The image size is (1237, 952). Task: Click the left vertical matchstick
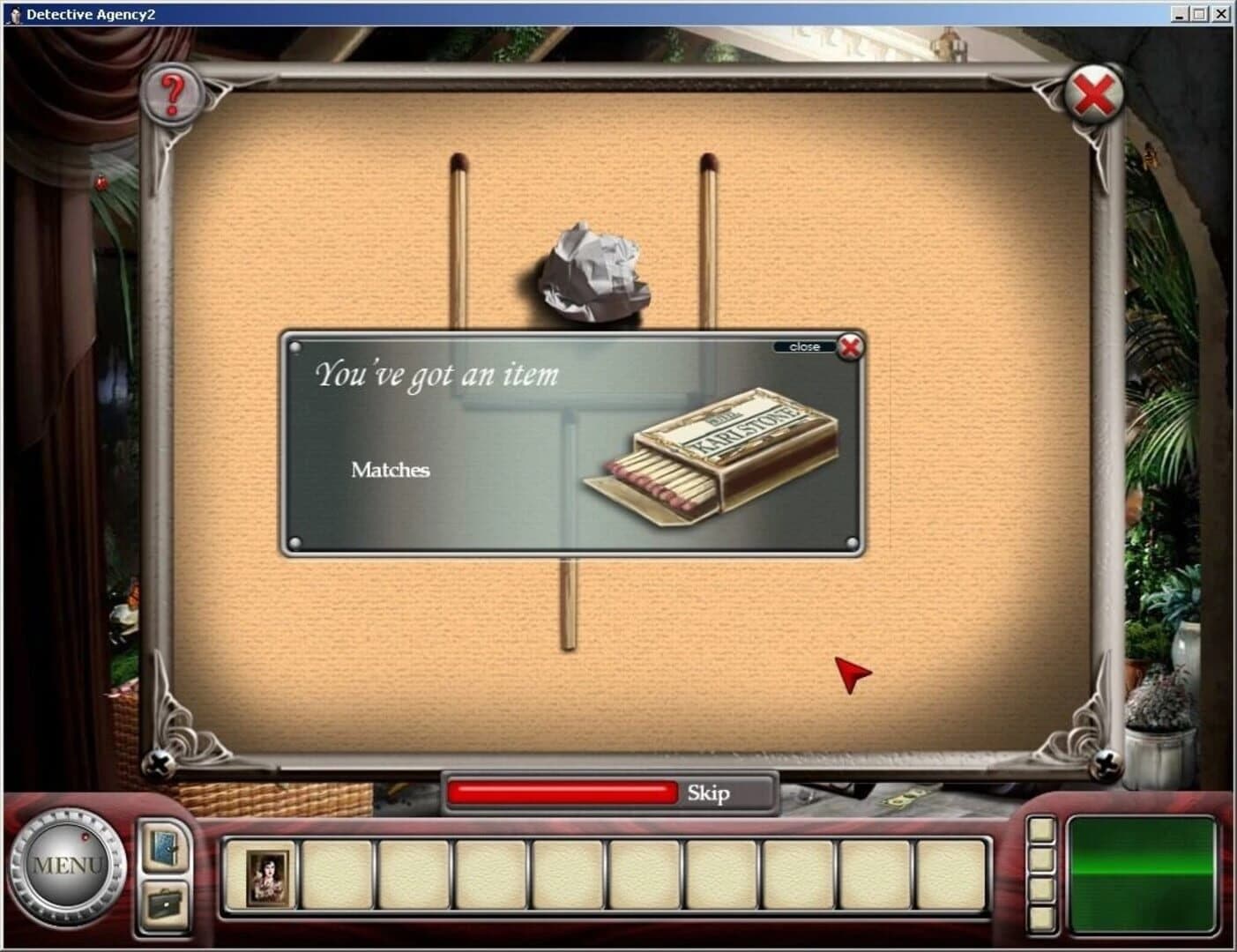pyautogui.click(x=458, y=238)
